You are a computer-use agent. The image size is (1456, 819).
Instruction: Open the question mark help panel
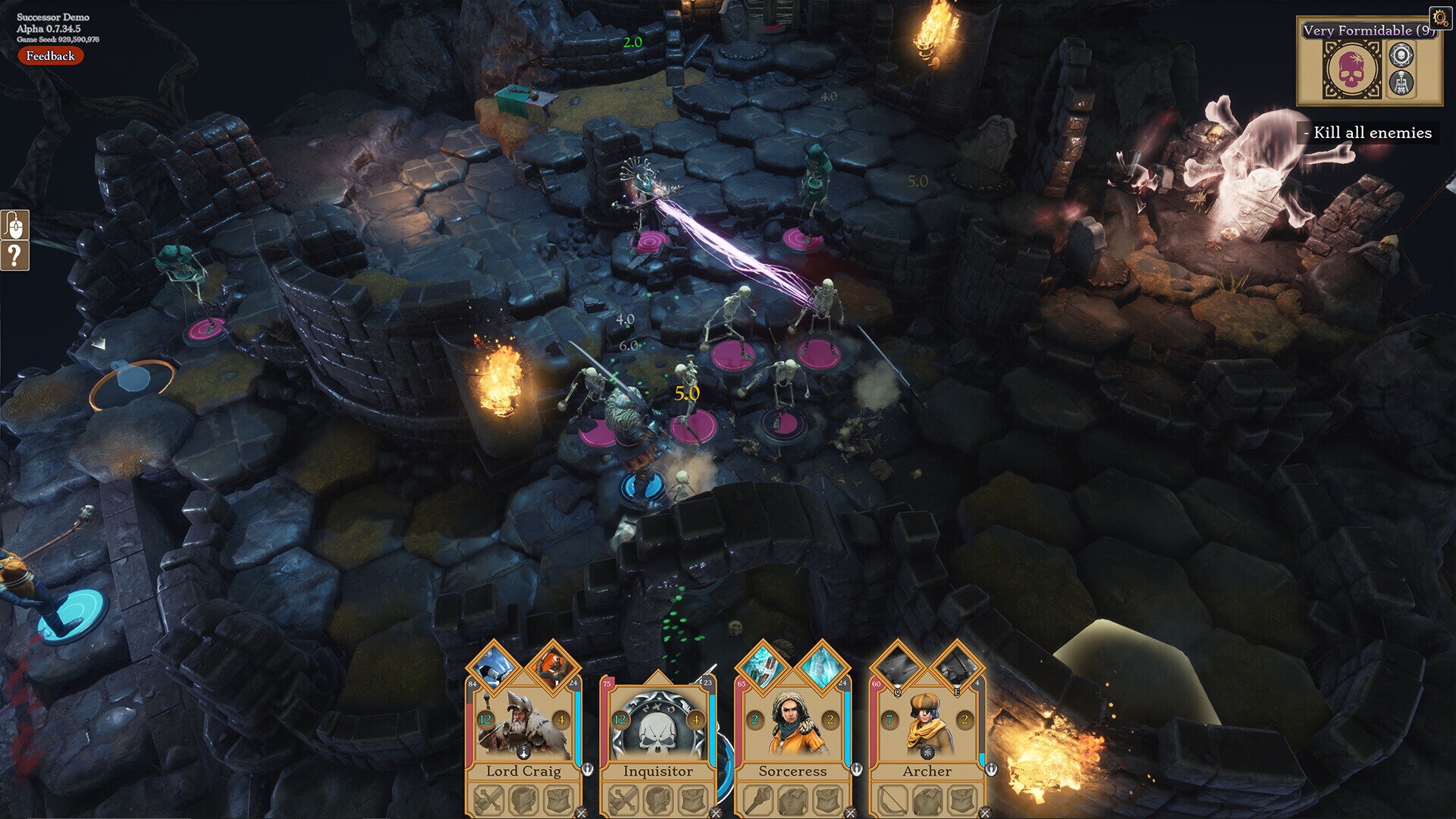15,256
